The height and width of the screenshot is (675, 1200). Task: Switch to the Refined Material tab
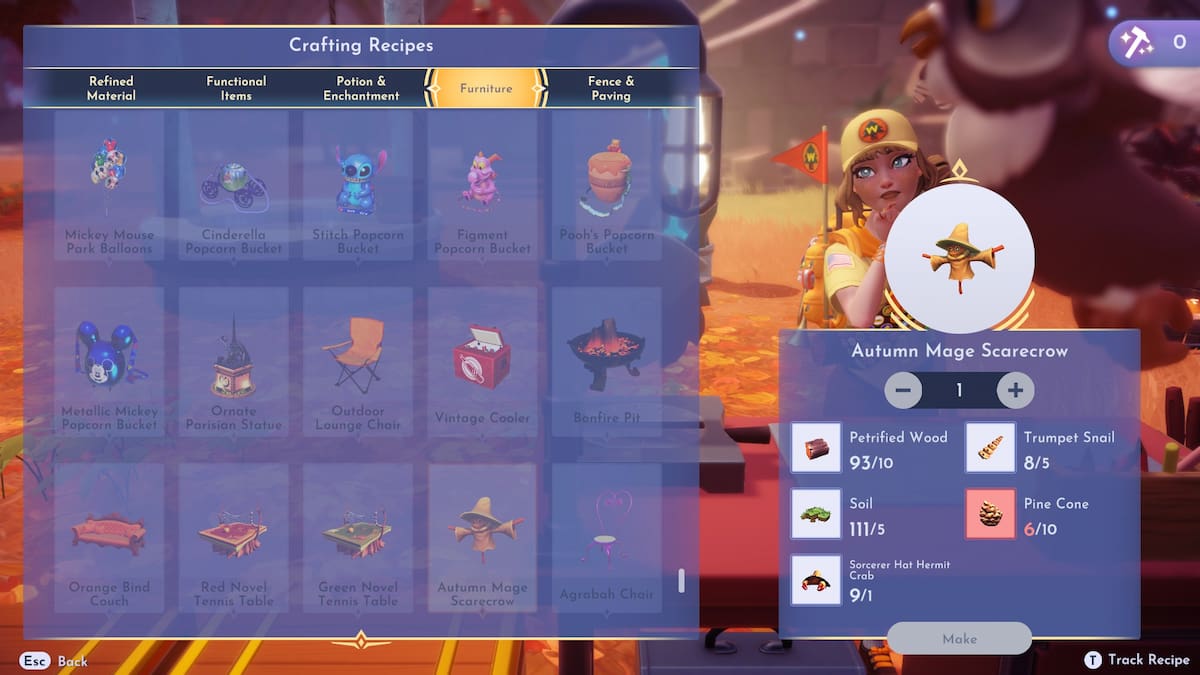110,88
